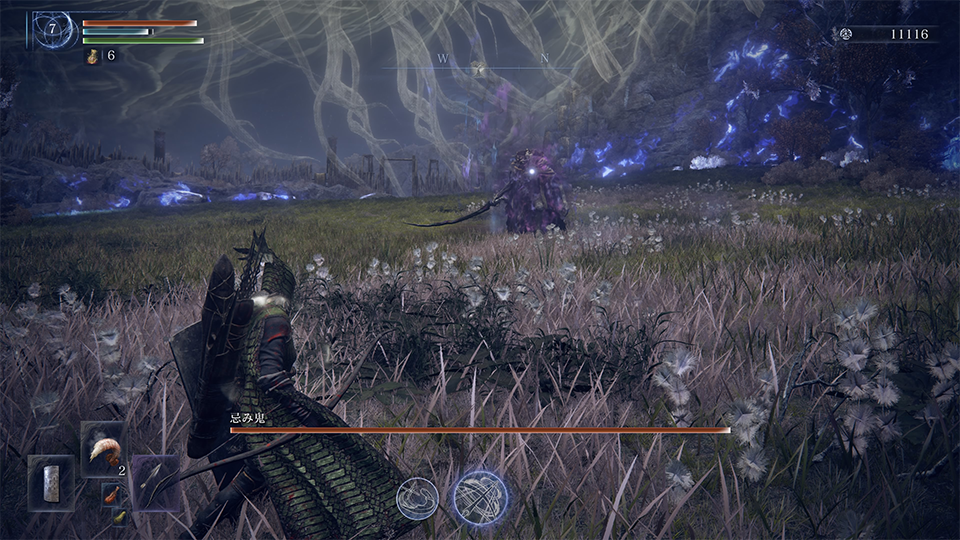This screenshot has width=960, height=540.
Task: Select the bow and arrow weapon slot
Action: (x=155, y=482)
